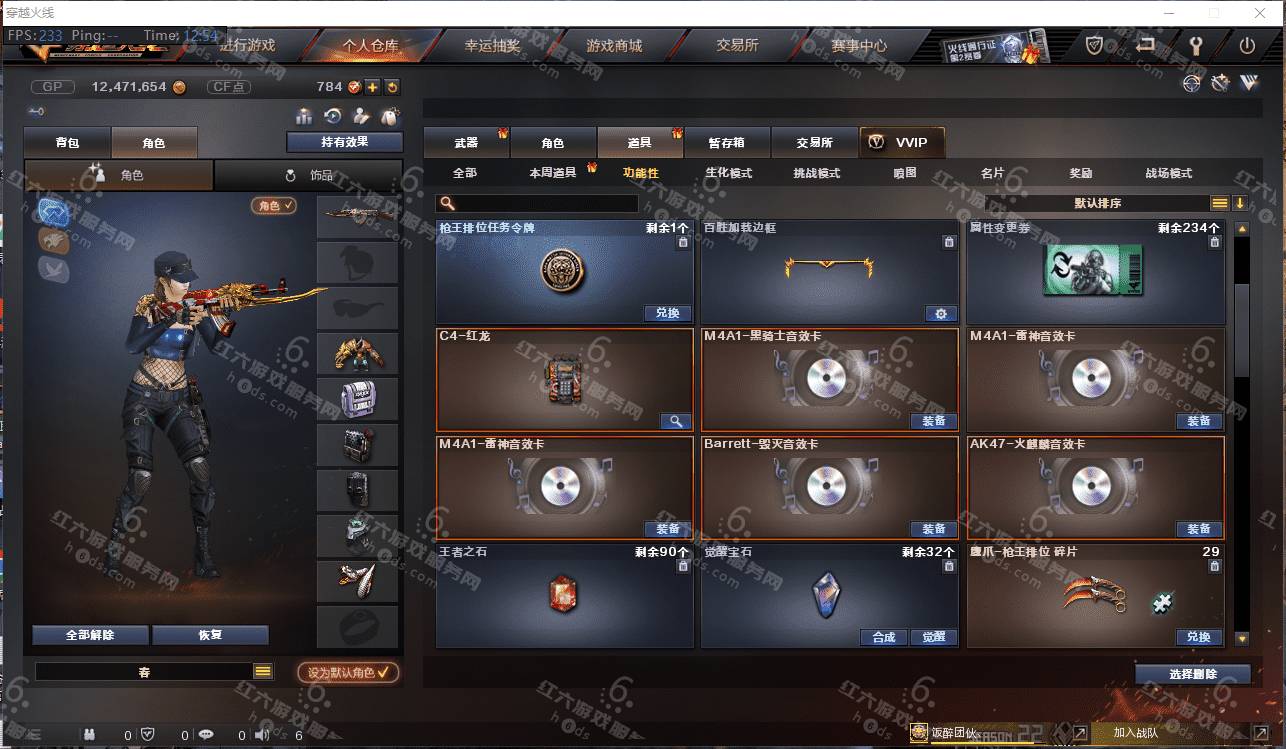1286x749 pixels.
Task: Click the 设为默认角色 button
Action: 348,672
